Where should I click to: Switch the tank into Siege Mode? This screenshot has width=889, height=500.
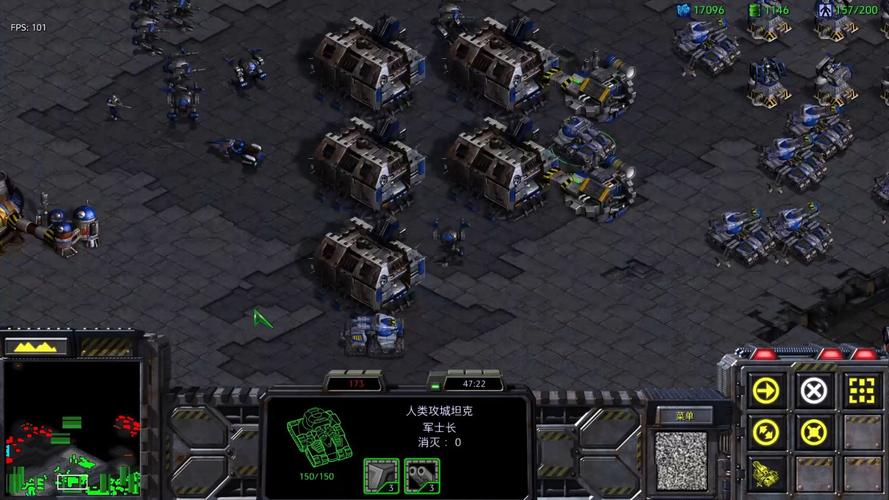[766, 474]
